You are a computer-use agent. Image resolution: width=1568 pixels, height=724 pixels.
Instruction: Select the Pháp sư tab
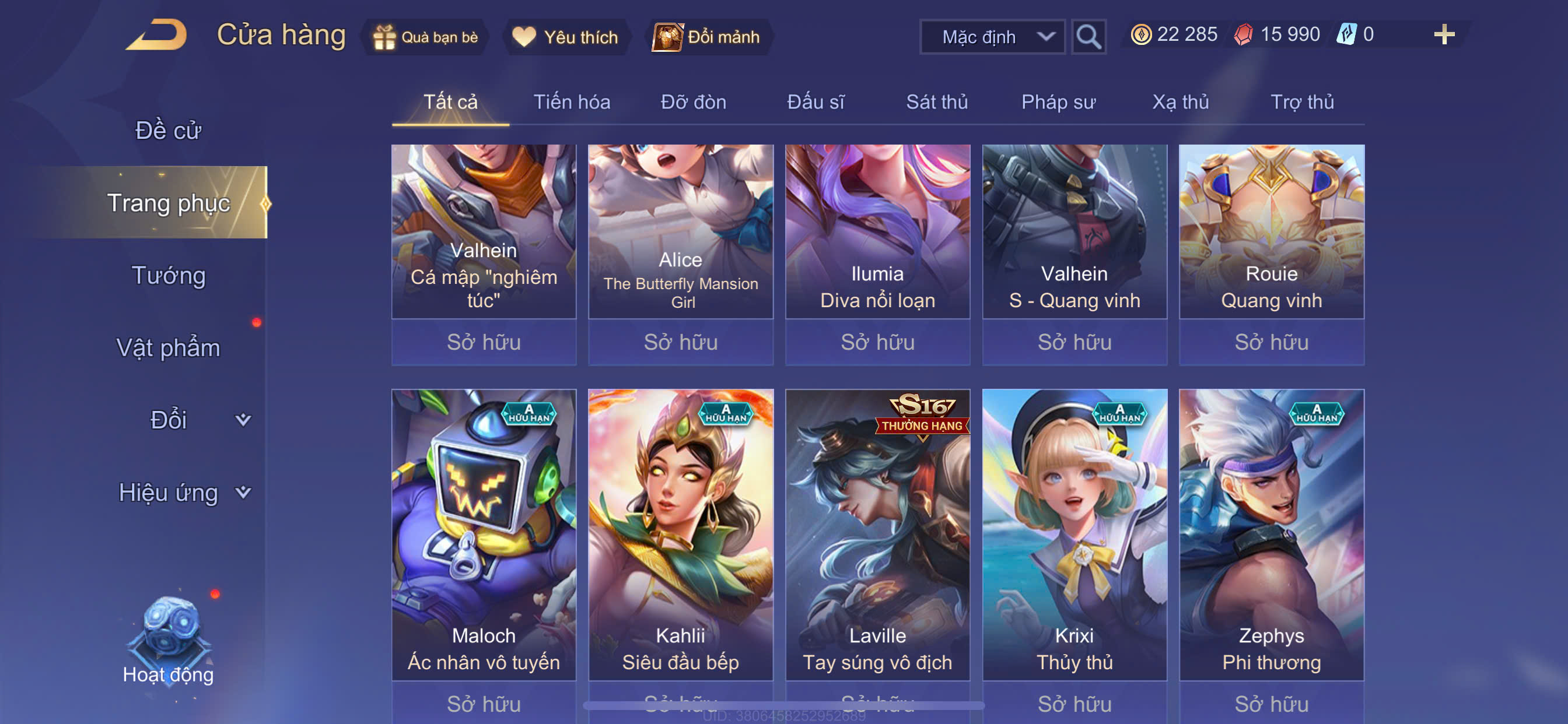pyautogui.click(x=1058, y=101)
